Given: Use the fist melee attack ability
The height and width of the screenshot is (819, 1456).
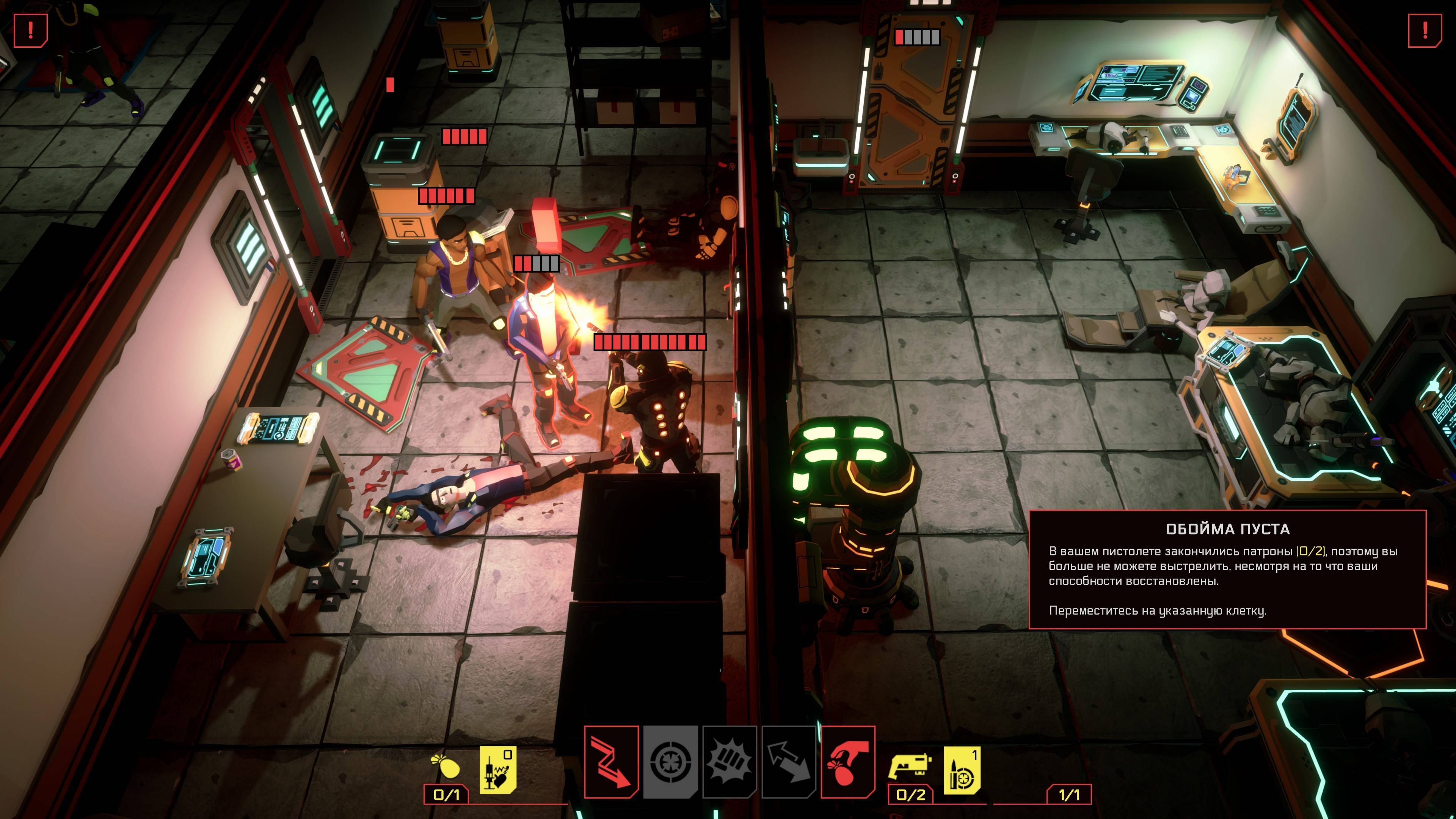Looking at the screenshot, I should pyautogui.click(x=730, y=761).
